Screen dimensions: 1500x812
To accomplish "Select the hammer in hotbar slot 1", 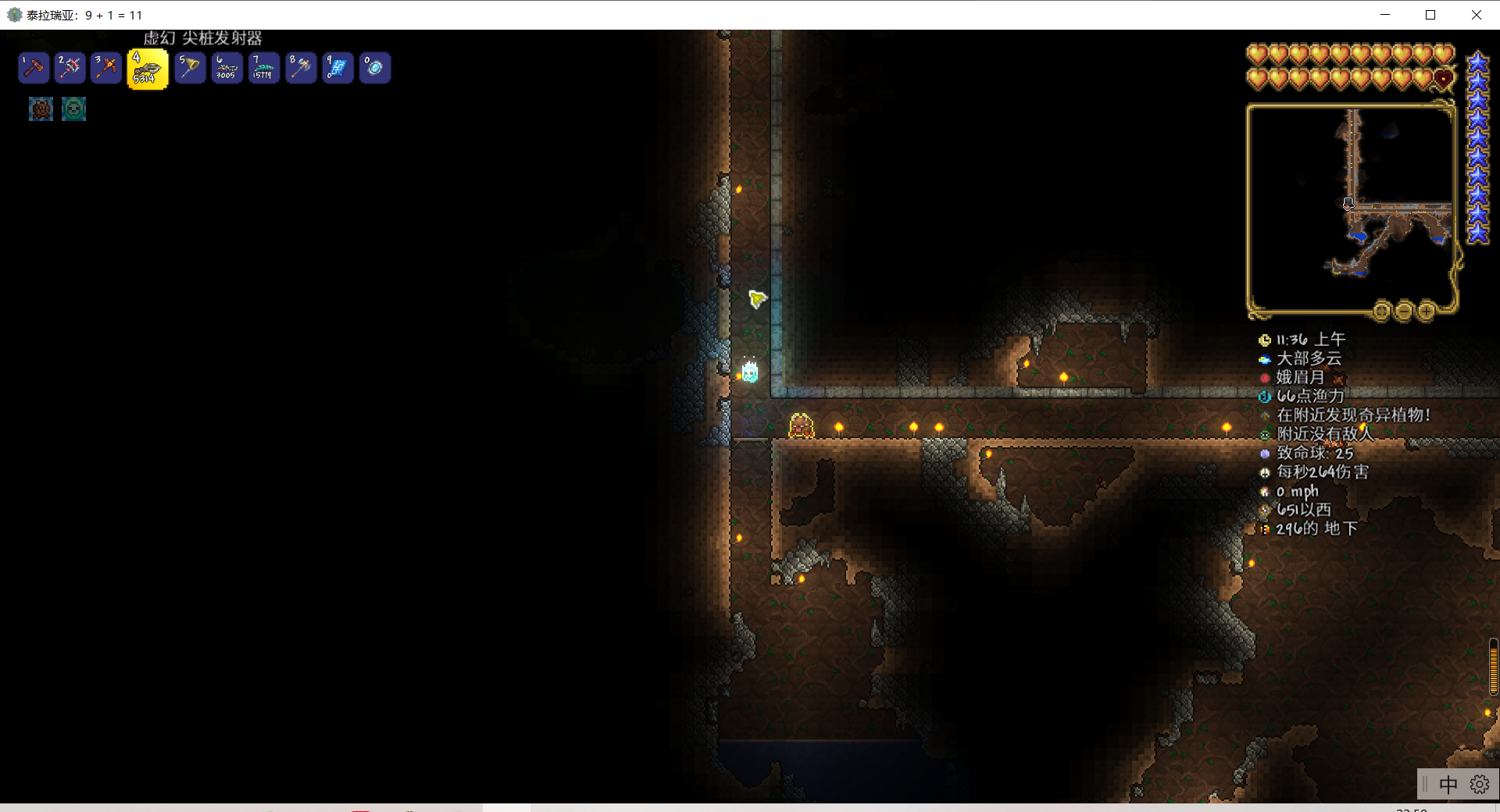I will click(34, 68).
